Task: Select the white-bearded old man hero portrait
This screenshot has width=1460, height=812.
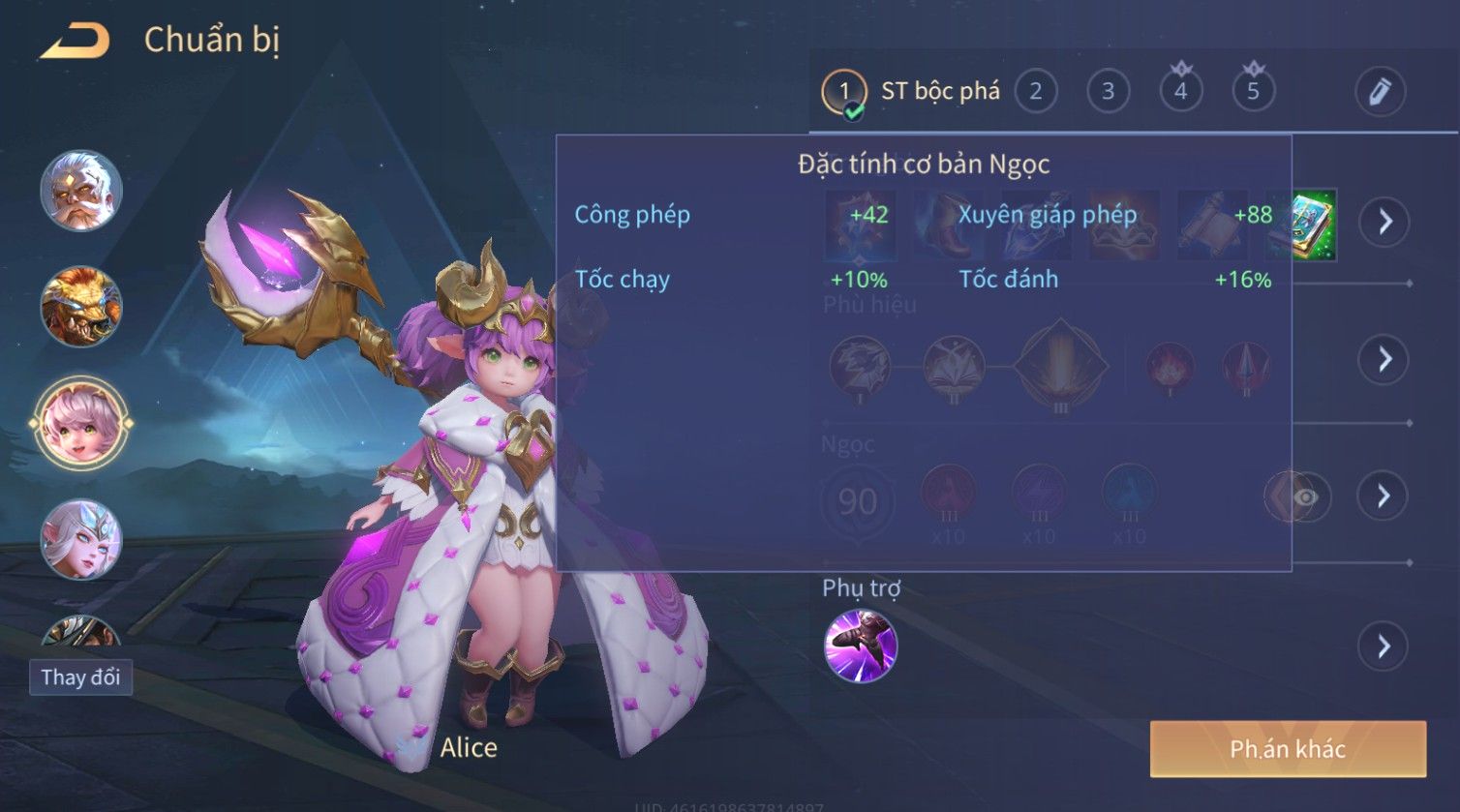Action: pos(81,191)
